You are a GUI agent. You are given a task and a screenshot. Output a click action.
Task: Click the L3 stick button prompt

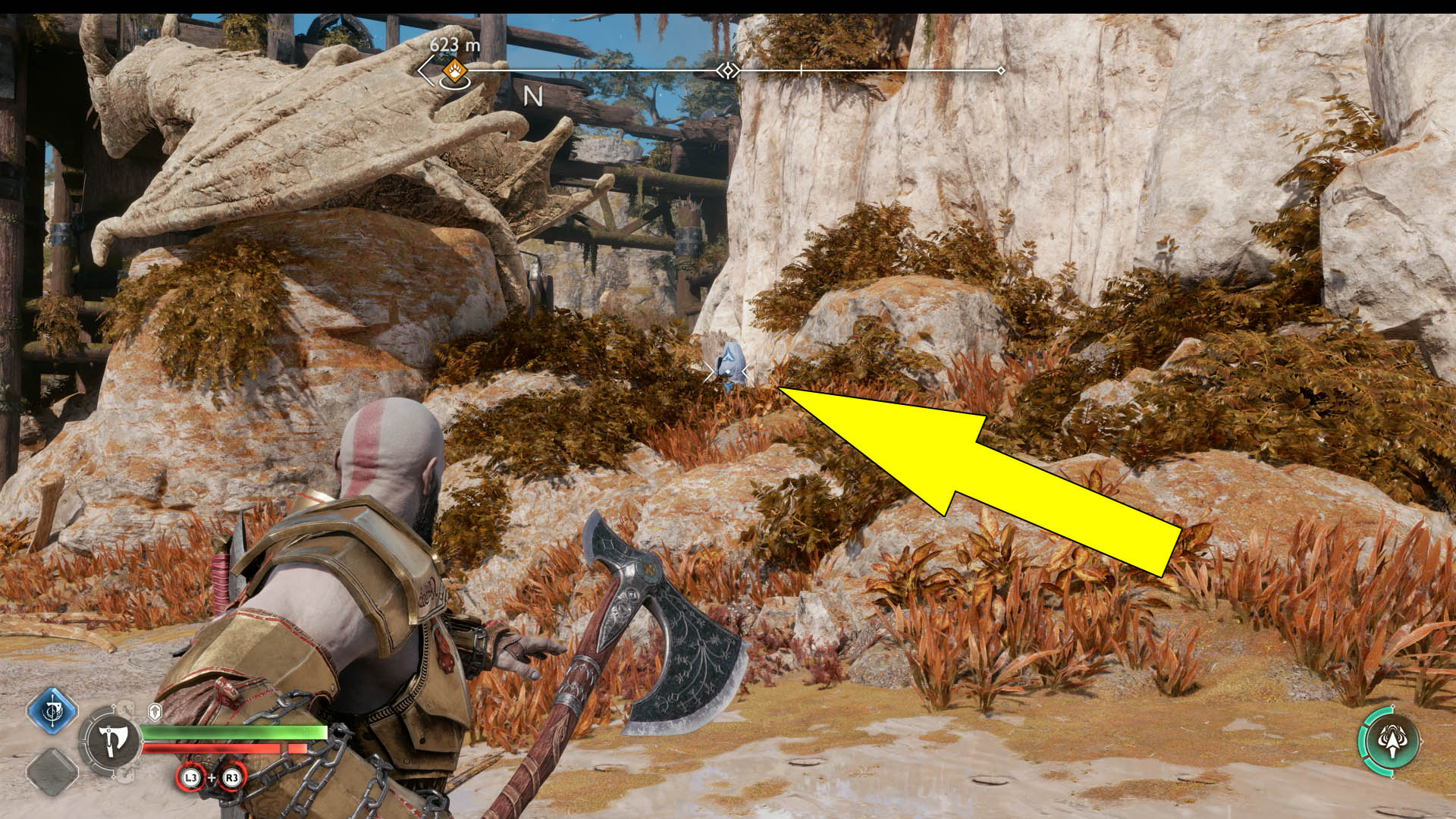[191, 779]
